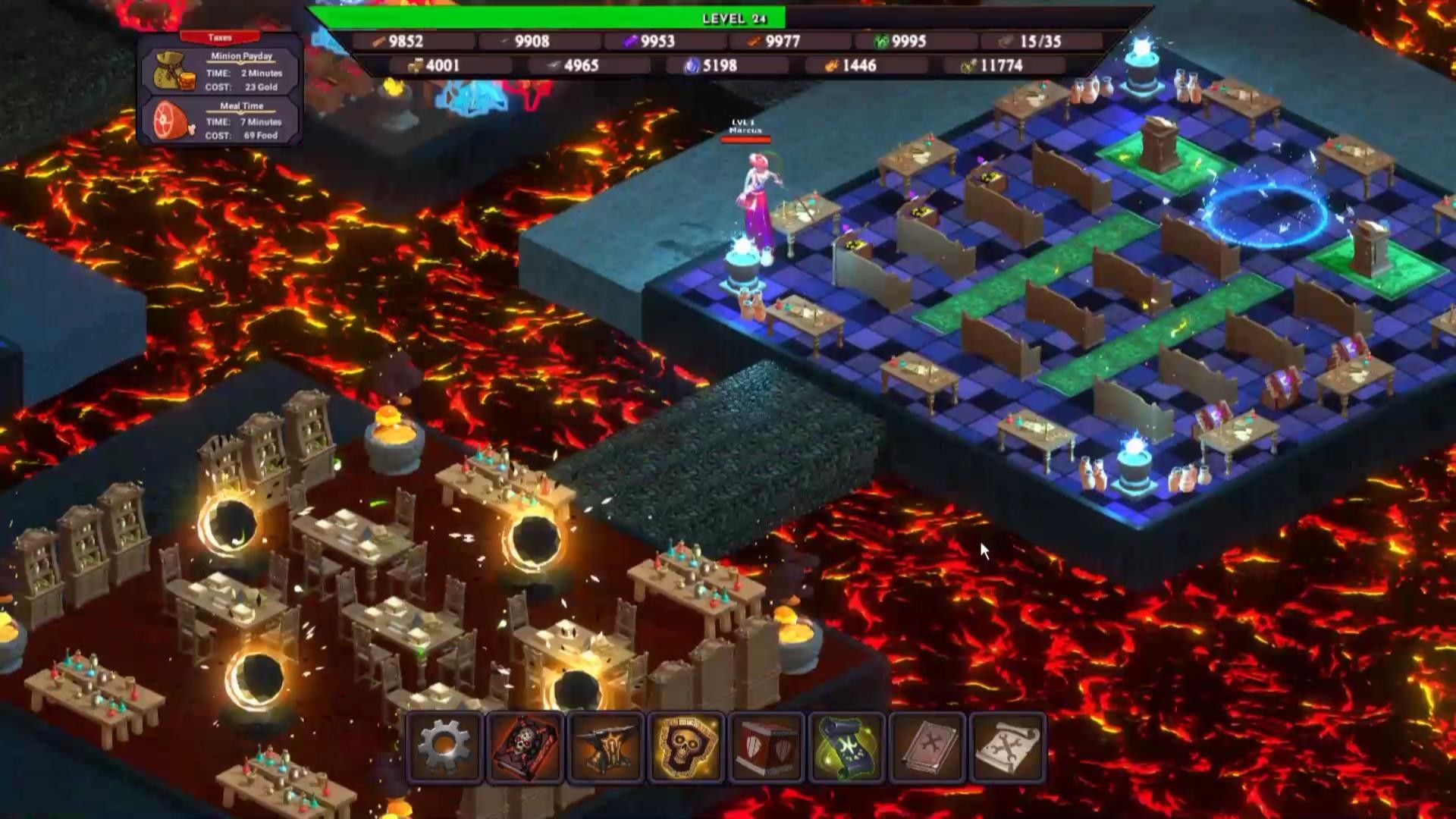This screenshot has height=819, width=1456.
Task: Click the golden skull minions icon
Action: click(686, 747)
